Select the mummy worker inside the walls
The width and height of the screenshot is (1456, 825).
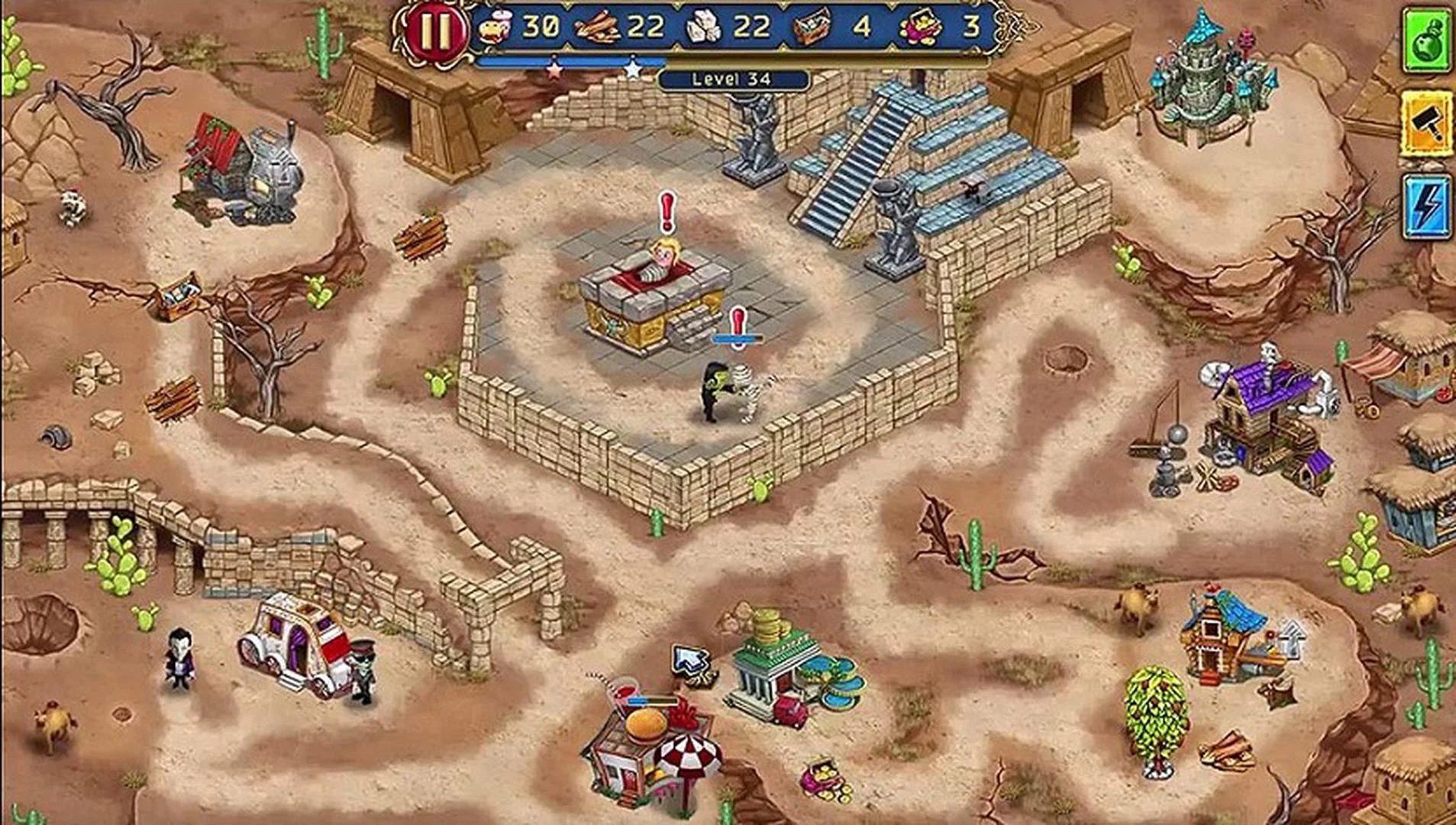748,390
